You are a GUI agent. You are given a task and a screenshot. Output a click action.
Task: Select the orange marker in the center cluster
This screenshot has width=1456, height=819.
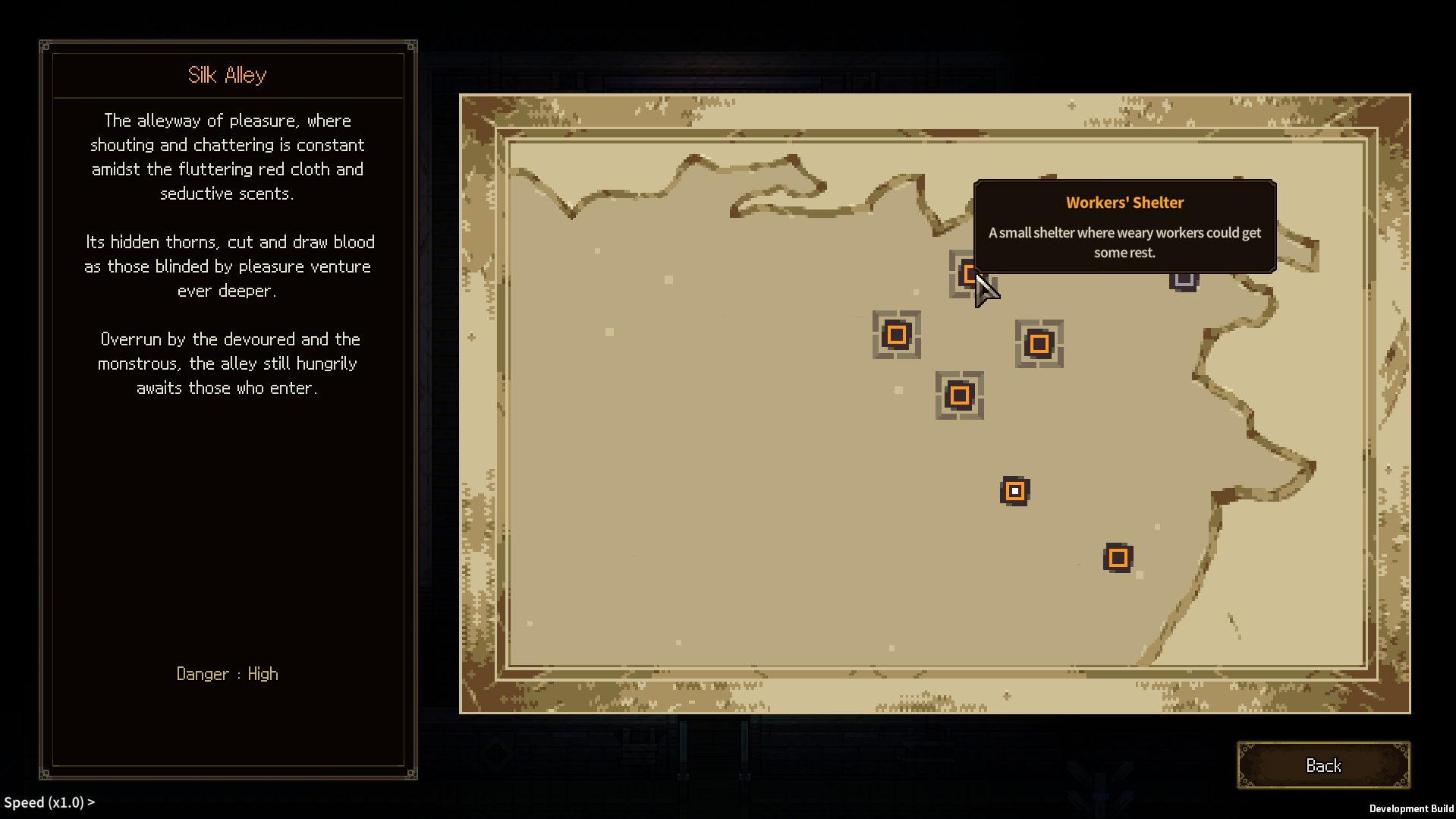(x=959, y=395)
